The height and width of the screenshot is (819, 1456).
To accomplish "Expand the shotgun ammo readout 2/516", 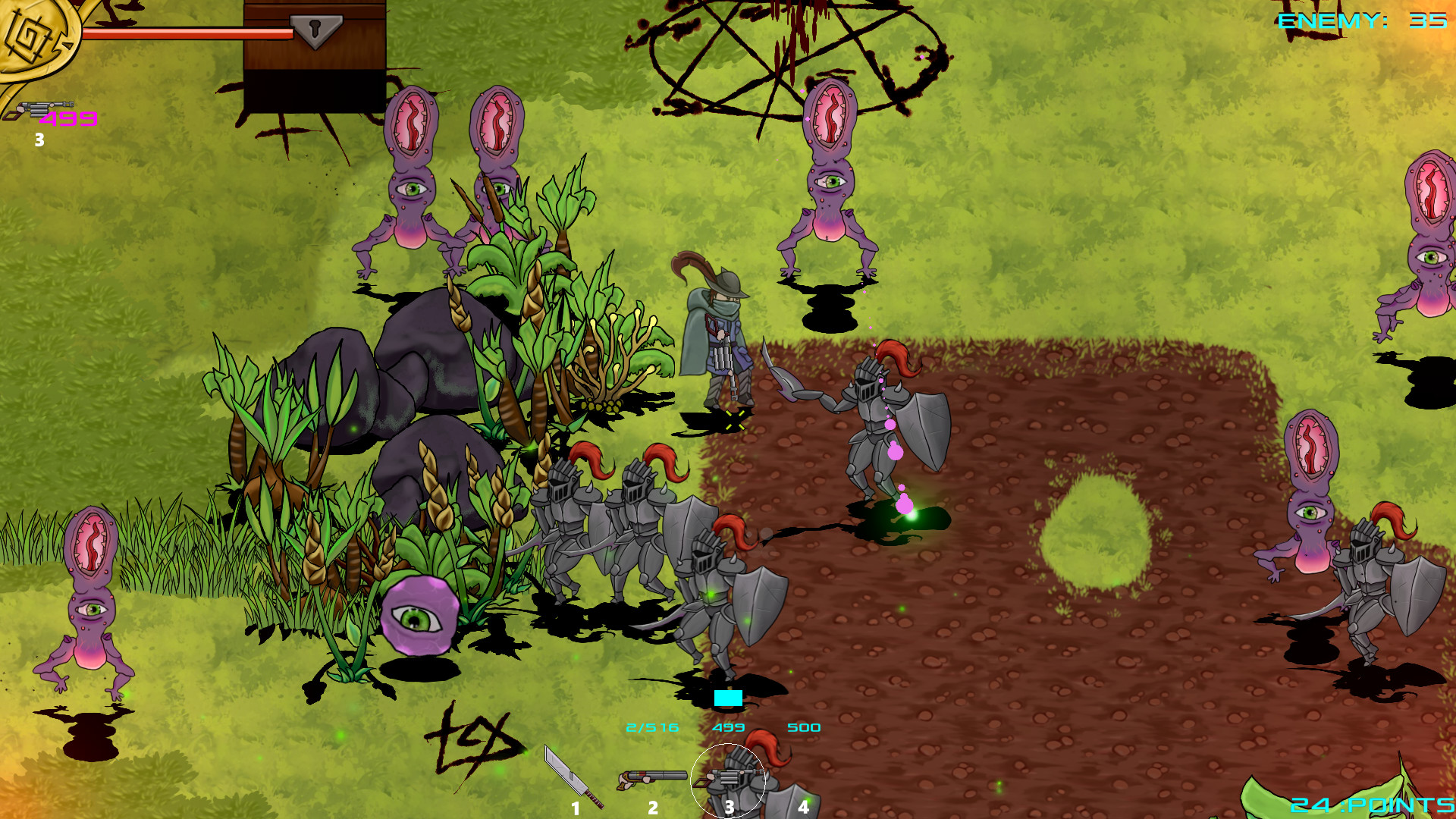I will point(651,726).
